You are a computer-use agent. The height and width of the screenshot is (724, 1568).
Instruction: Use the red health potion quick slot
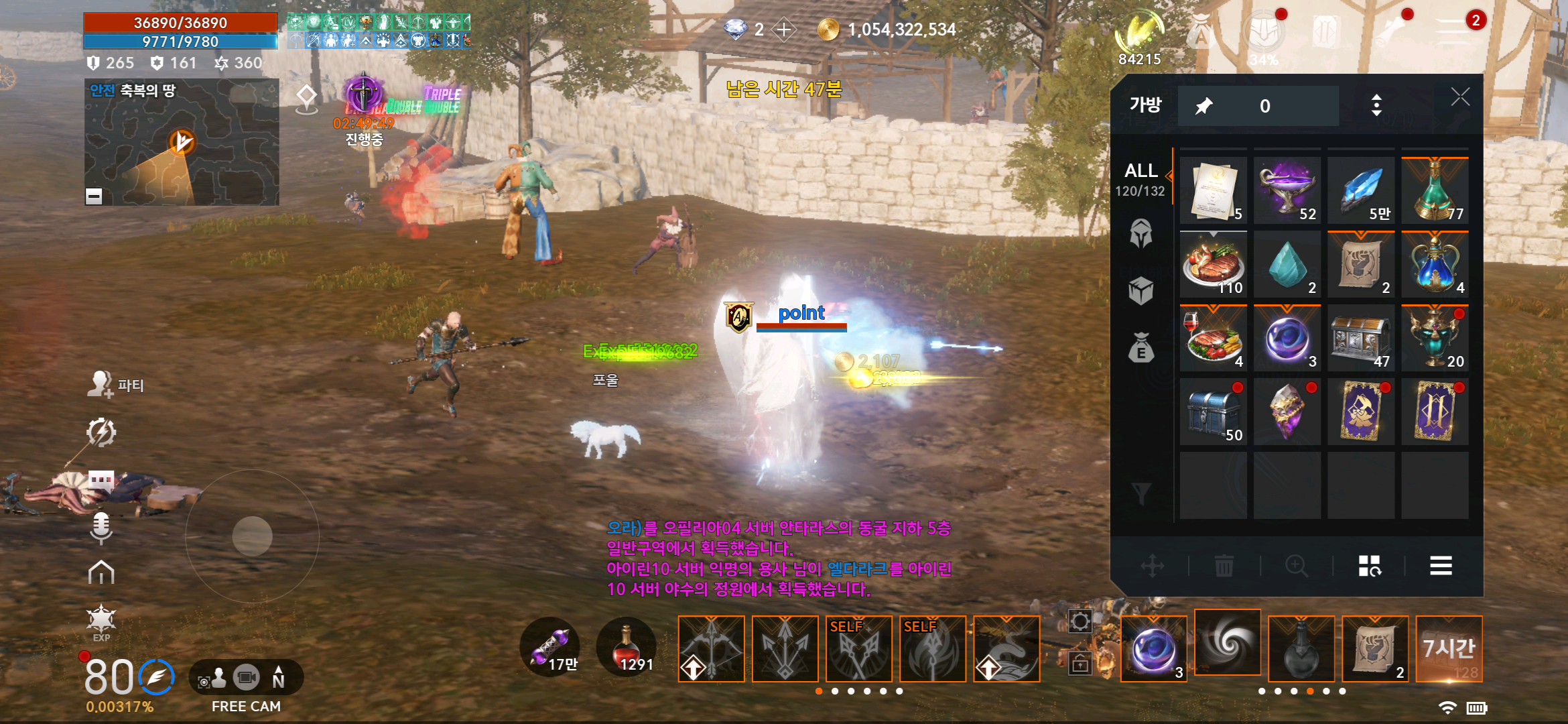pos(626,648)
